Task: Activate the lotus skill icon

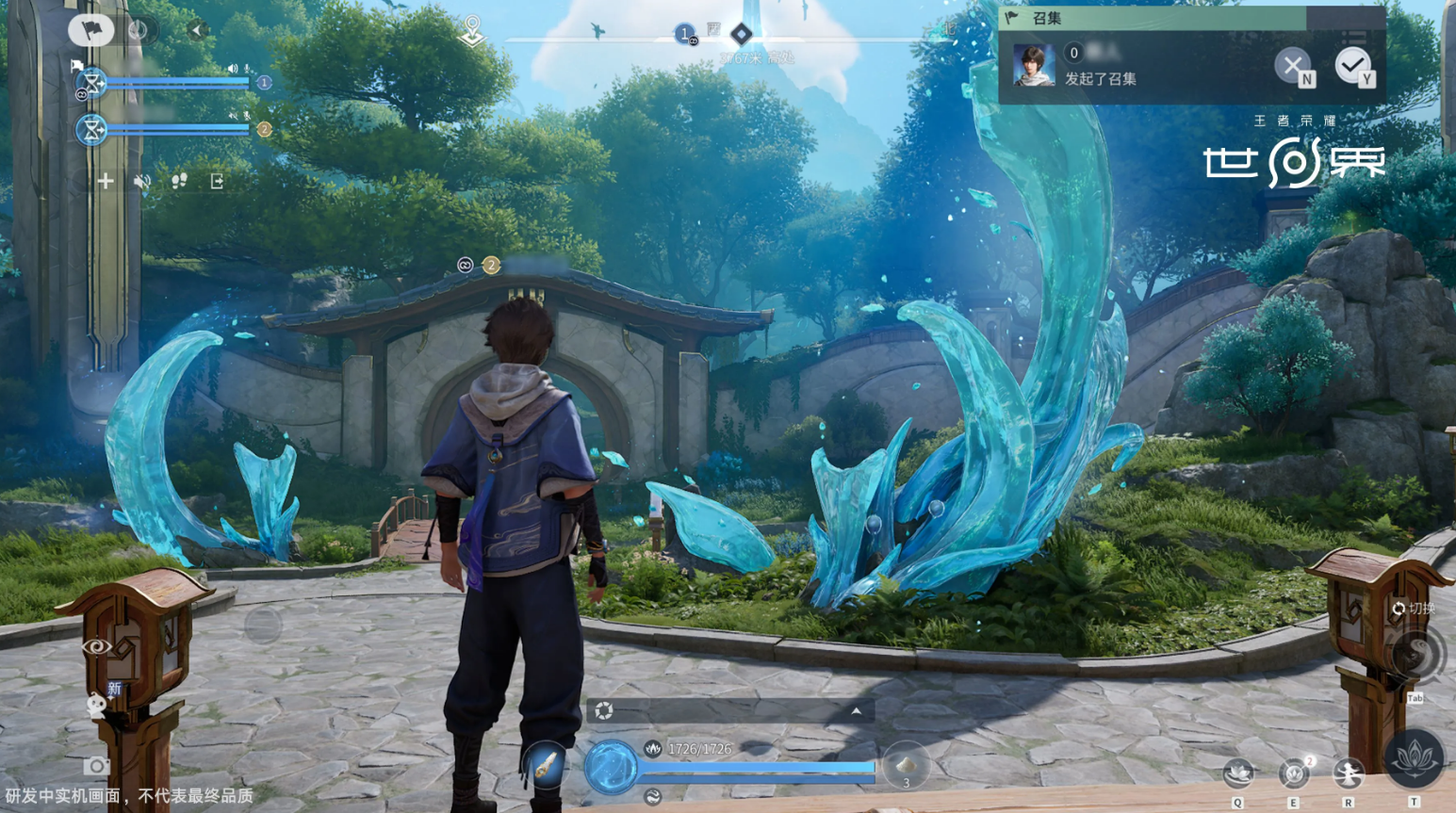Action: 1414,758
